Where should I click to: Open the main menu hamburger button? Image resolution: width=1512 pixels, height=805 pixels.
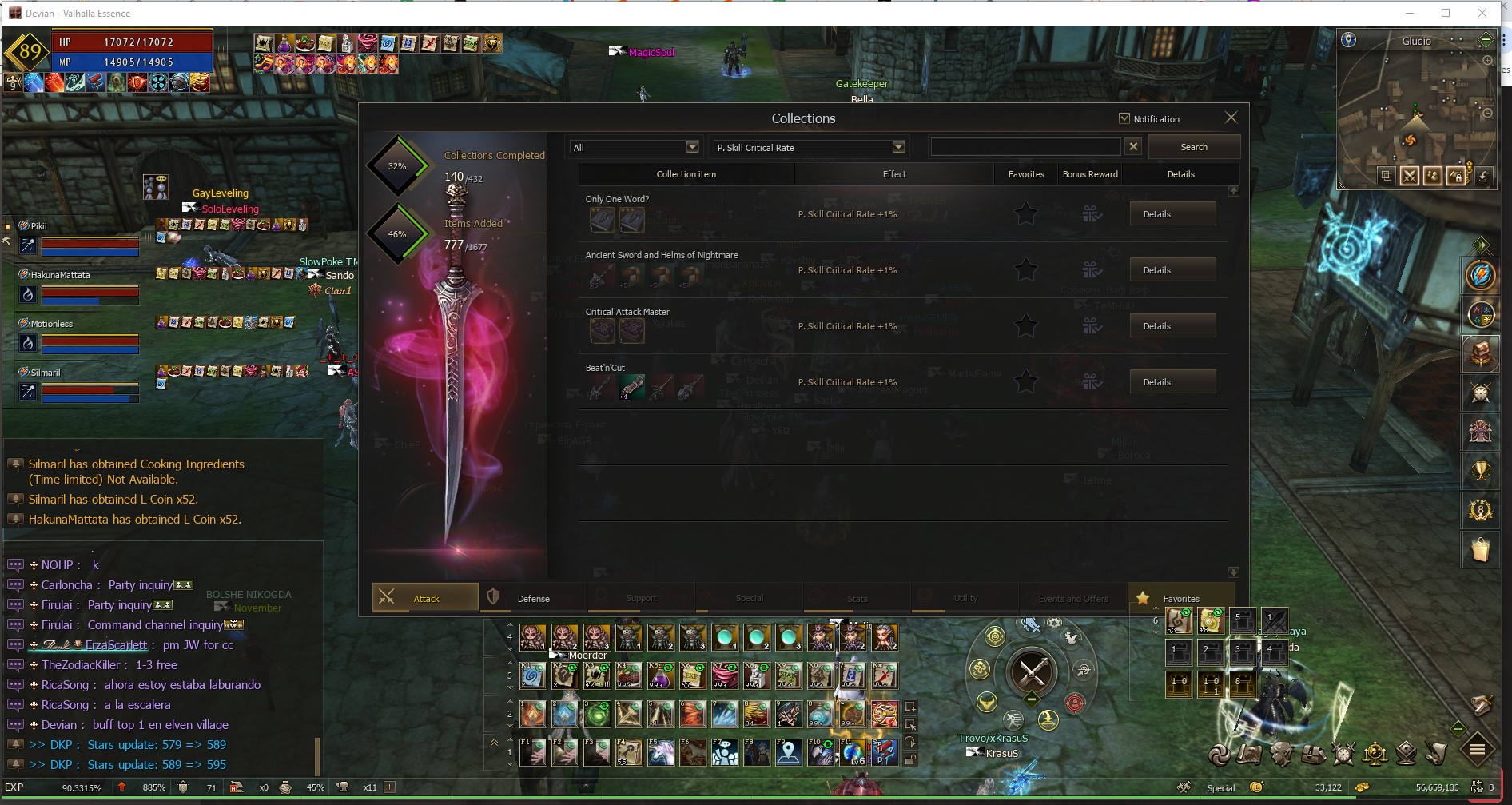click(1477, 750)
